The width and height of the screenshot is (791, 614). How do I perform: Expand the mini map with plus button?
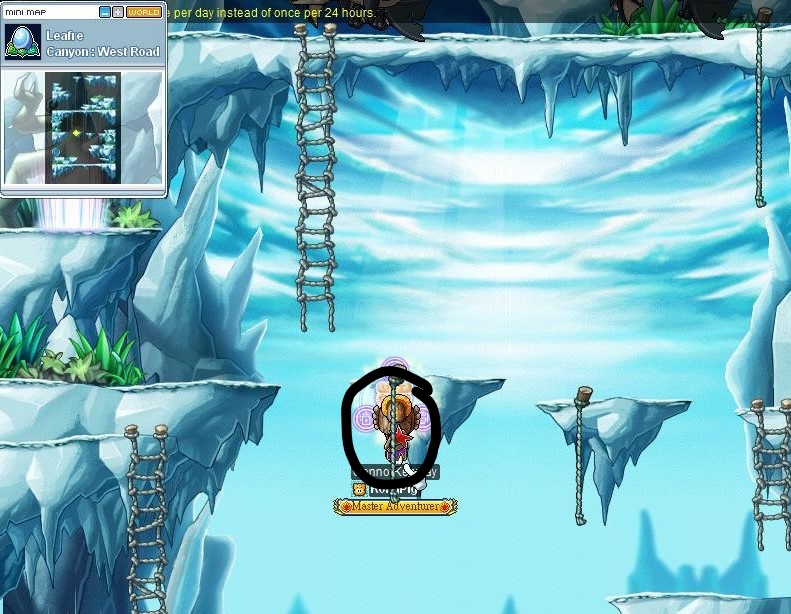pos(118,12)
